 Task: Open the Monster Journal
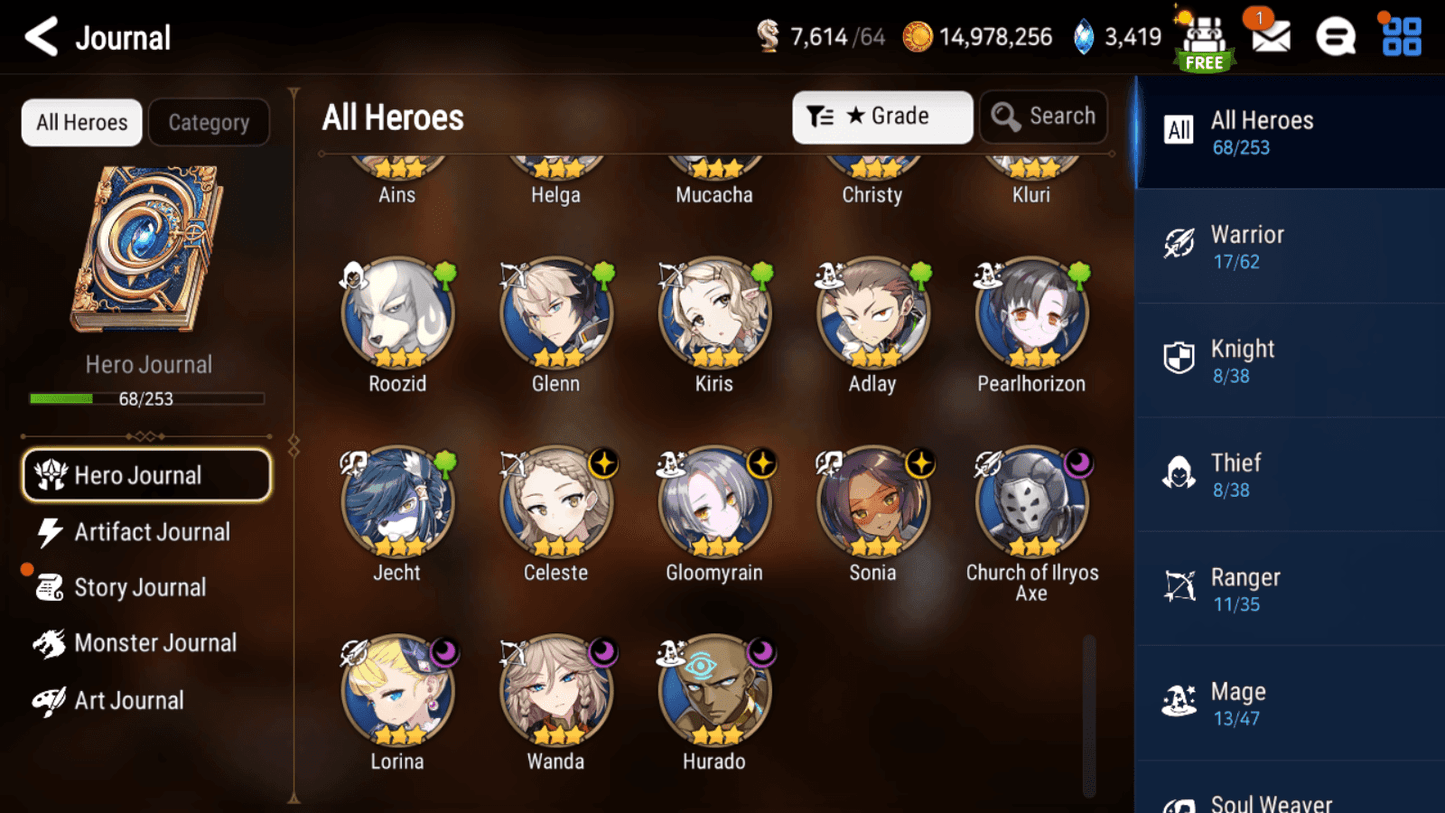click(156, 643)
